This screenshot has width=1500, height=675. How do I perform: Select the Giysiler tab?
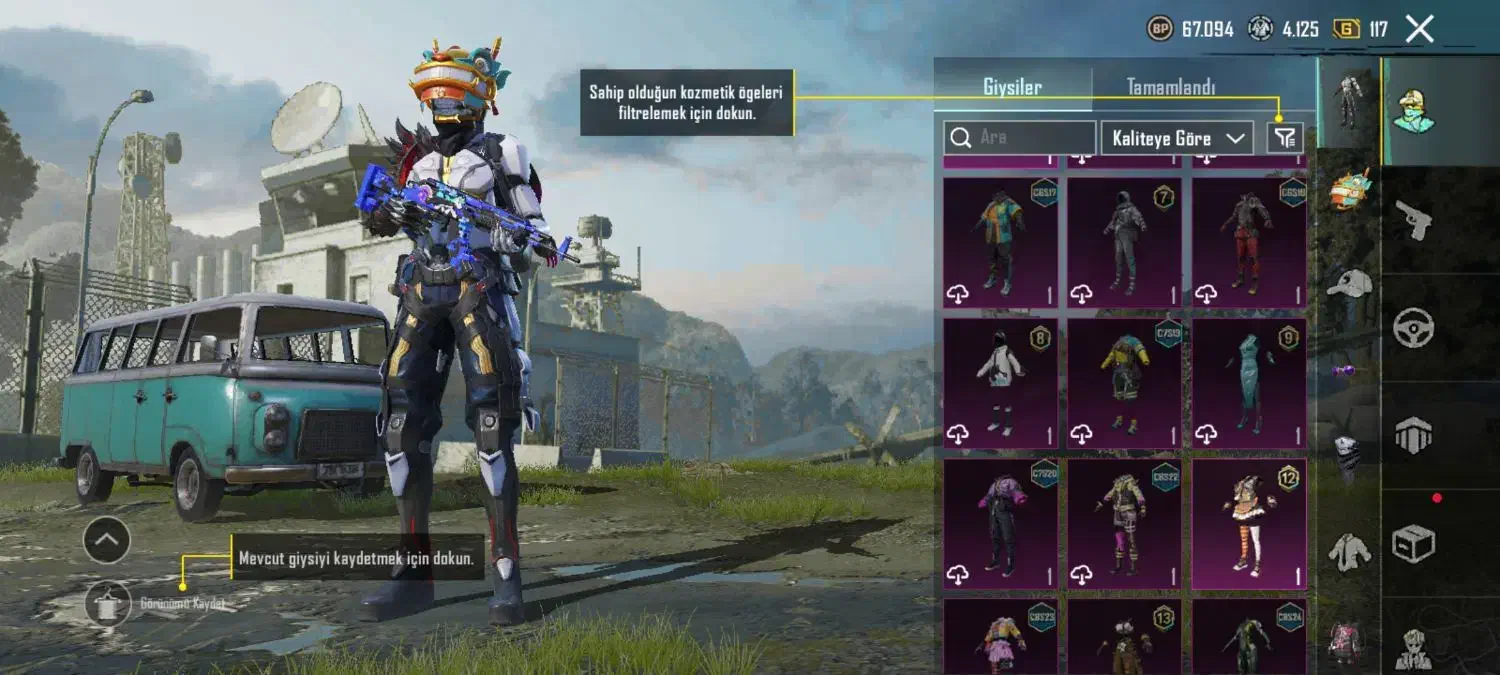(x=1012, y=87)
